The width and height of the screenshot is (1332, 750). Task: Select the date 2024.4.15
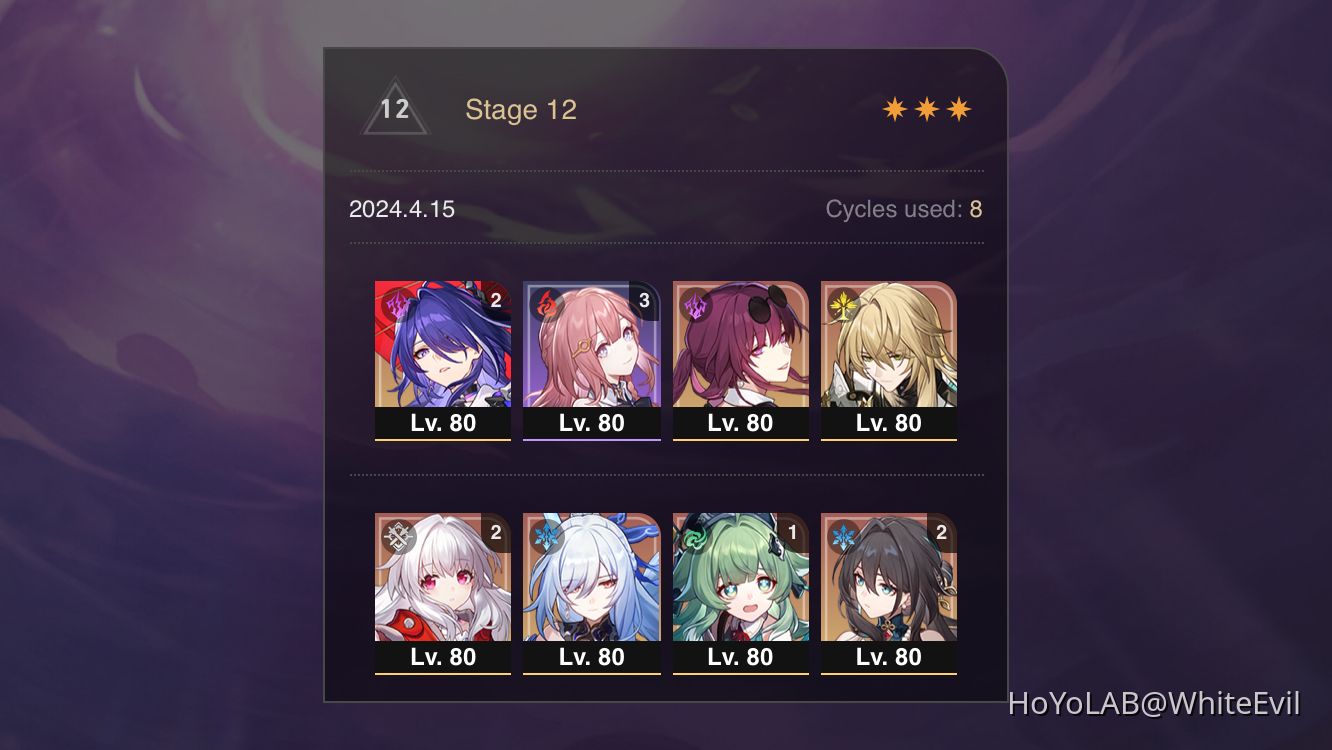pyautogui.click(x=400, y=210)
